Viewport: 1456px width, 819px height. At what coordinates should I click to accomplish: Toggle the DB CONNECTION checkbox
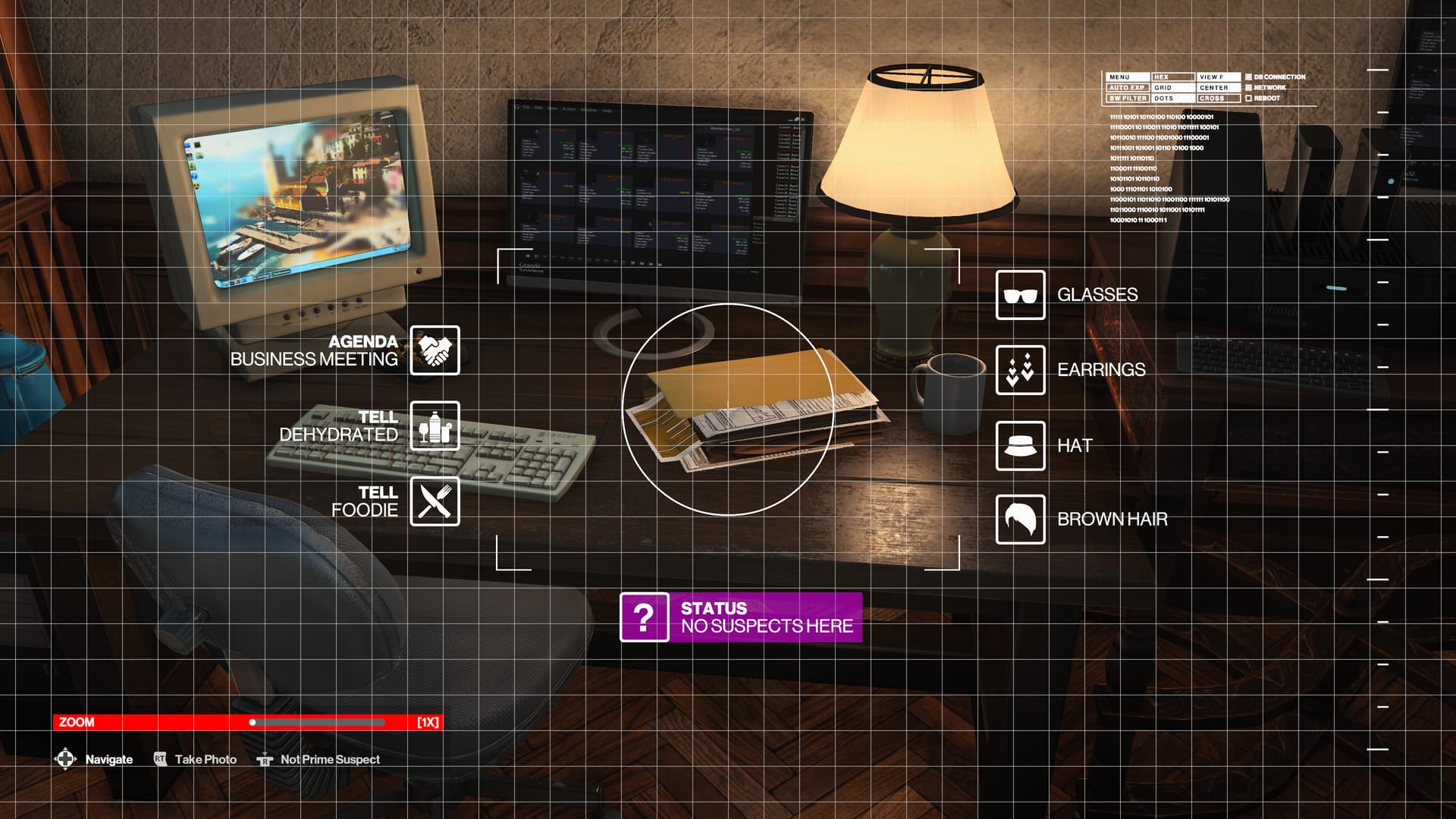[1248, 77]
